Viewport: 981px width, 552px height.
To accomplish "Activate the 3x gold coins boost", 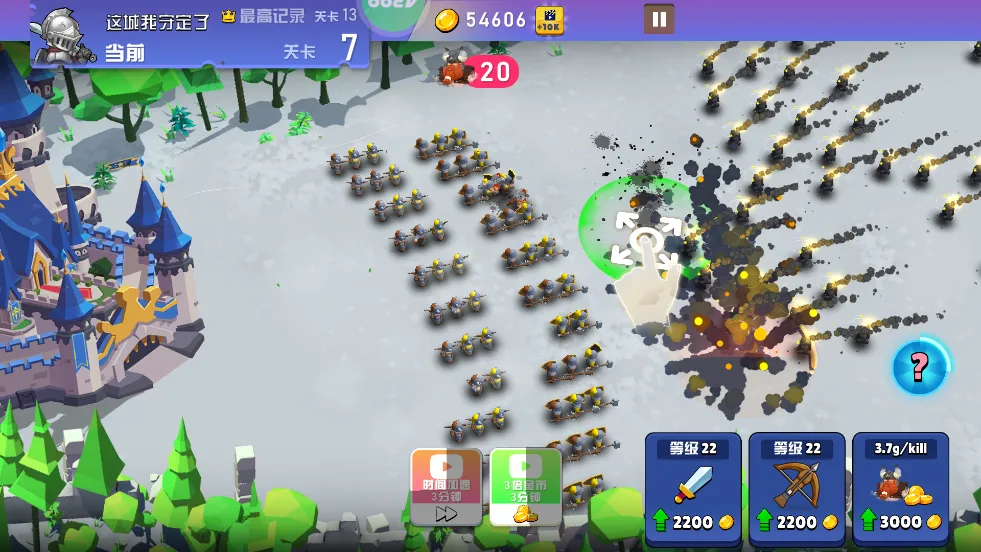I will click(x=525, y=487).
